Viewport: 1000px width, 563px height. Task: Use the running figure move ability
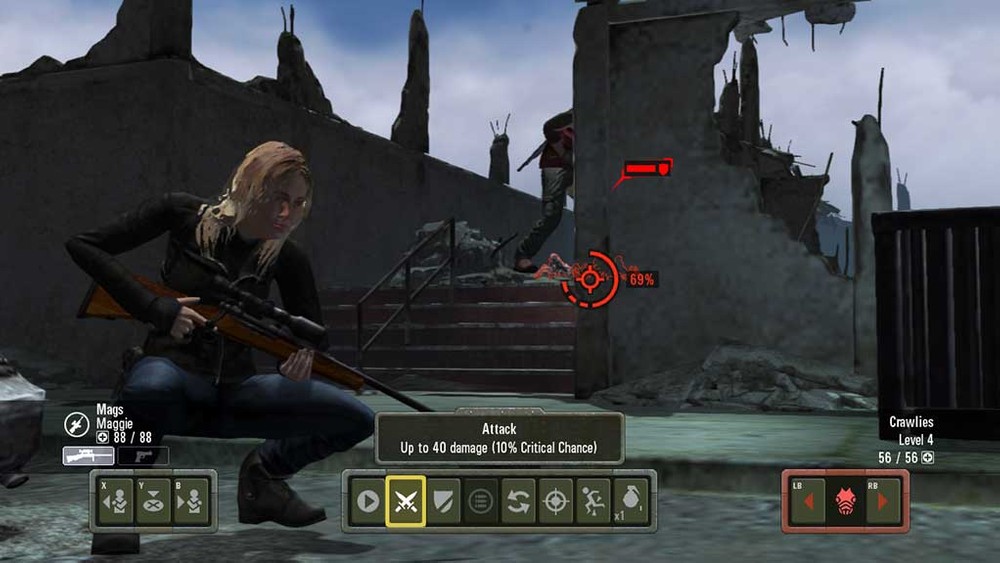coord(593,501)
